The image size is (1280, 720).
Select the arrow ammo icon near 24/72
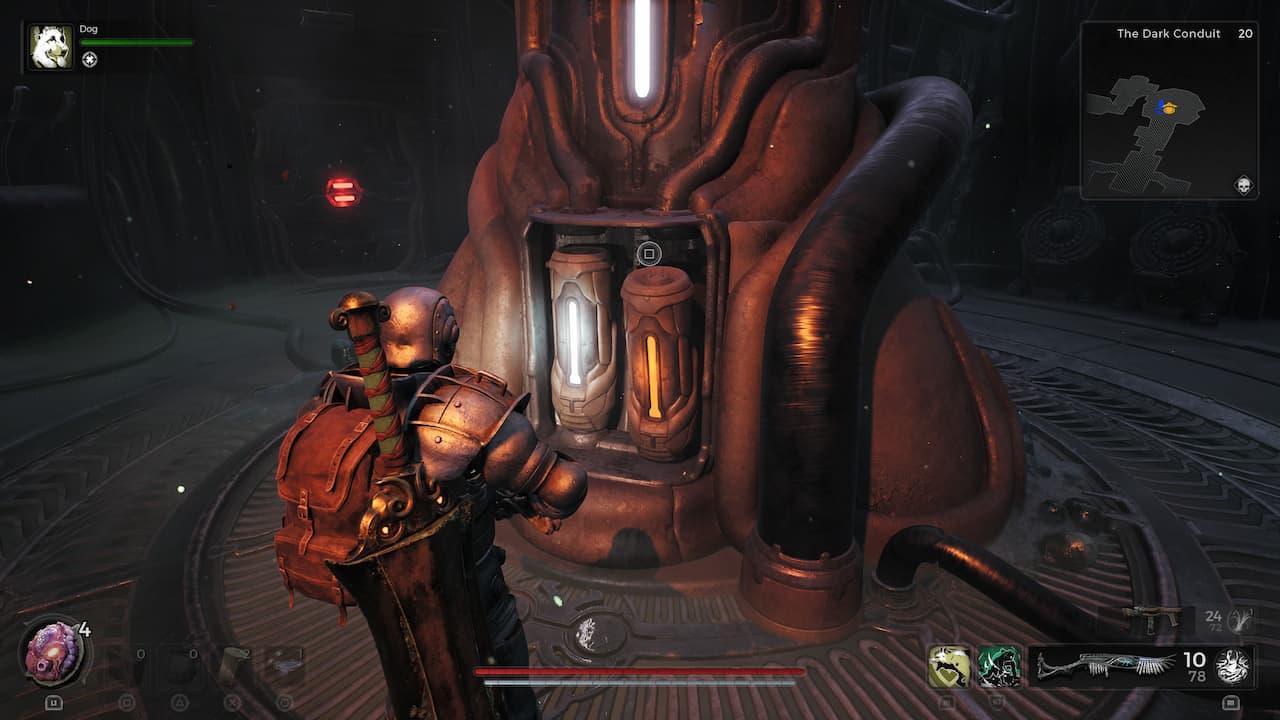(1238, 619)
